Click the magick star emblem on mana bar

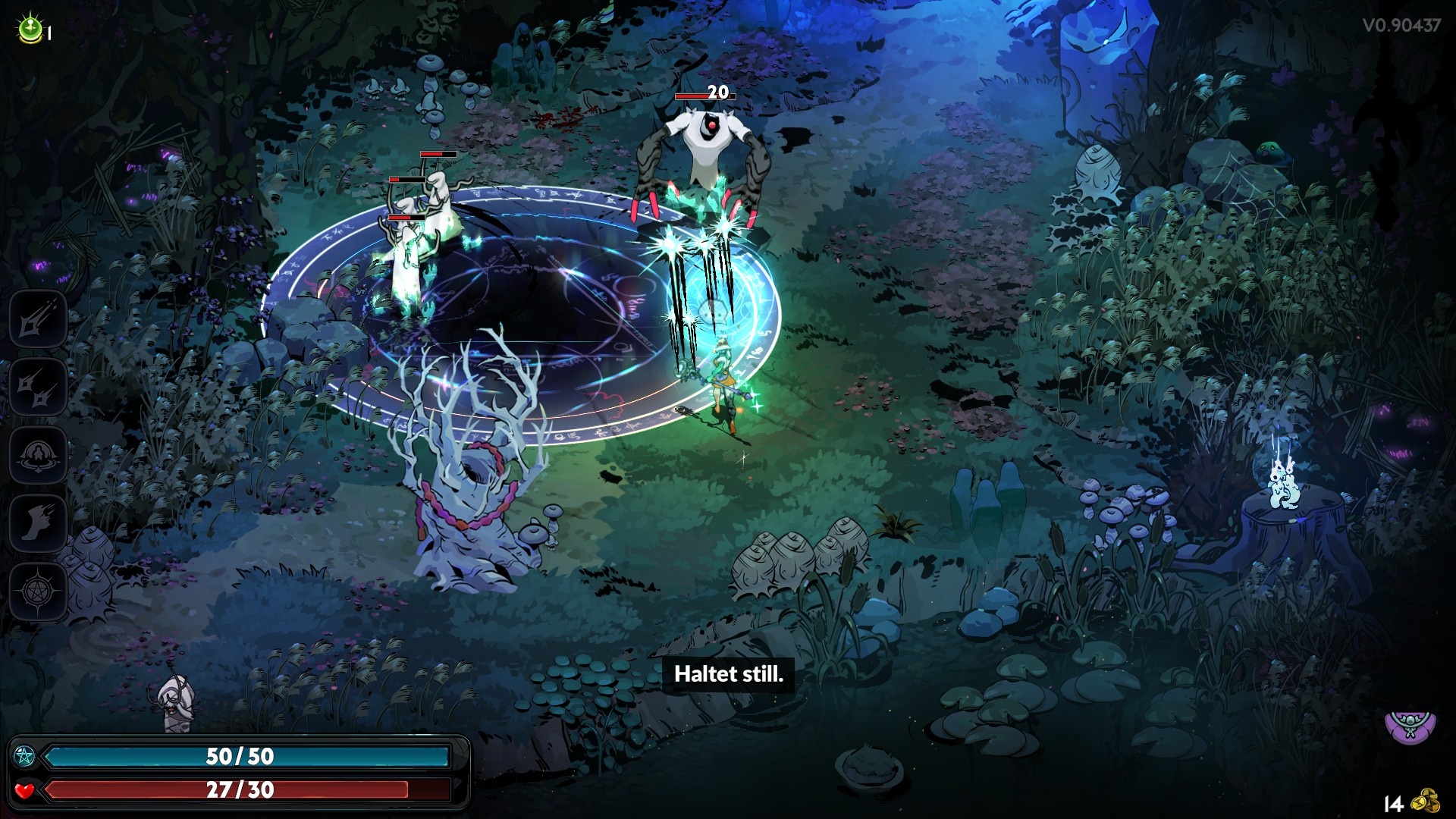point(25,755)
